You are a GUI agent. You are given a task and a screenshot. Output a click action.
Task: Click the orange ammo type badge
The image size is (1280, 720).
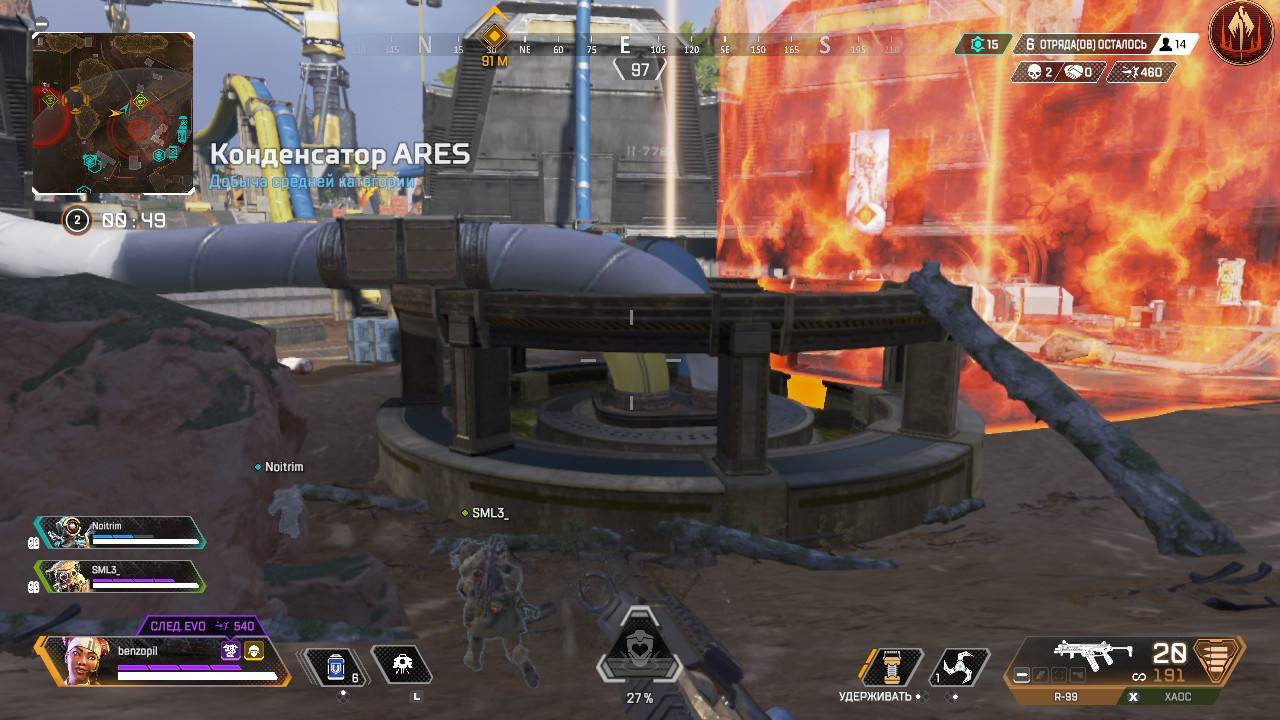click(x=1216, y=660)
